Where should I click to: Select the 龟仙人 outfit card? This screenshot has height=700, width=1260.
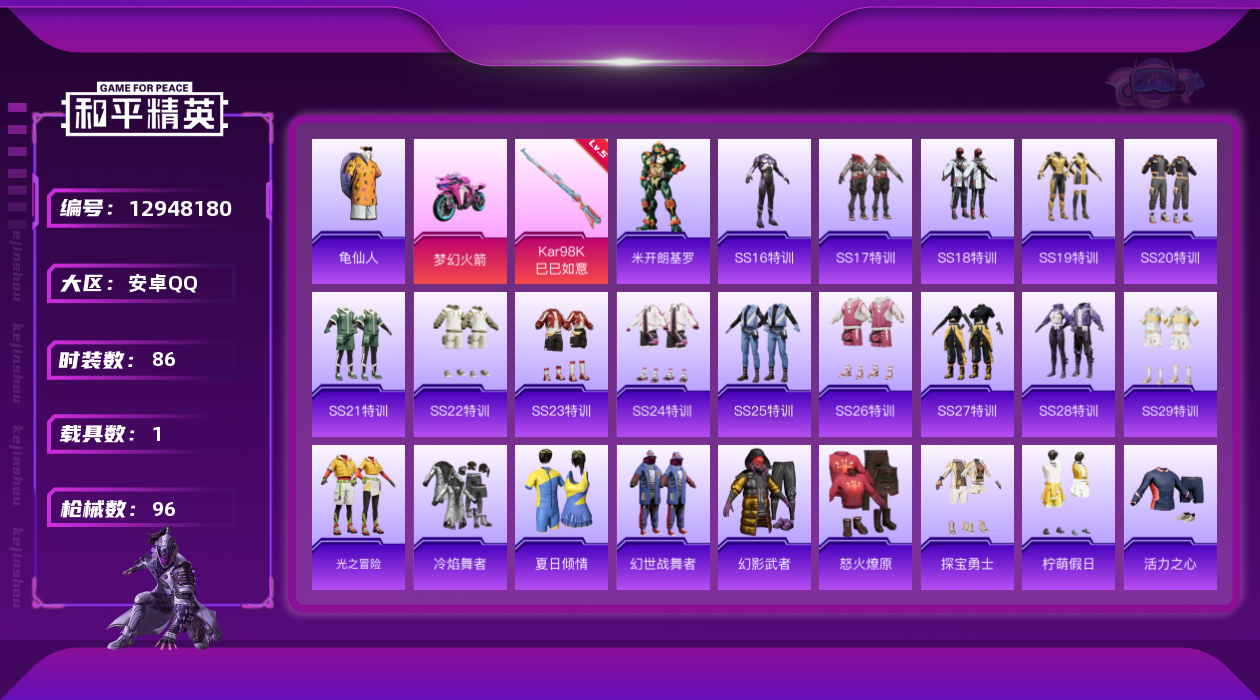[x=358, y=211]
